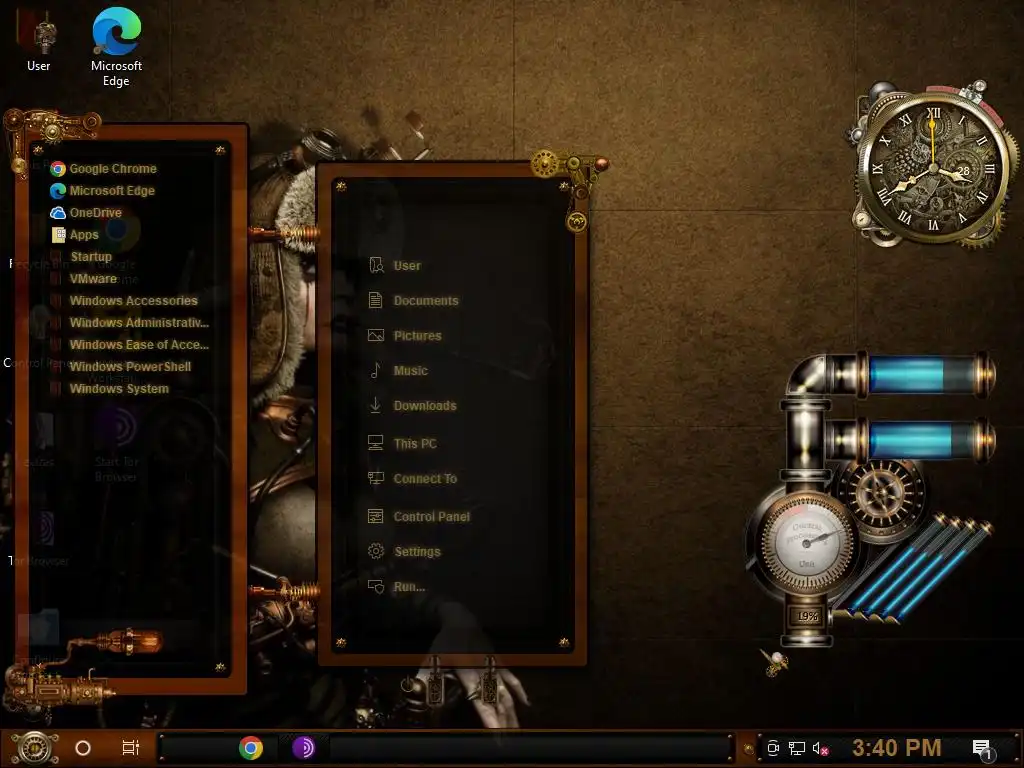Open the Microsoft Edge desktop shortcut
Viewport: 1024px width, 768px height.
coord(116,45)
